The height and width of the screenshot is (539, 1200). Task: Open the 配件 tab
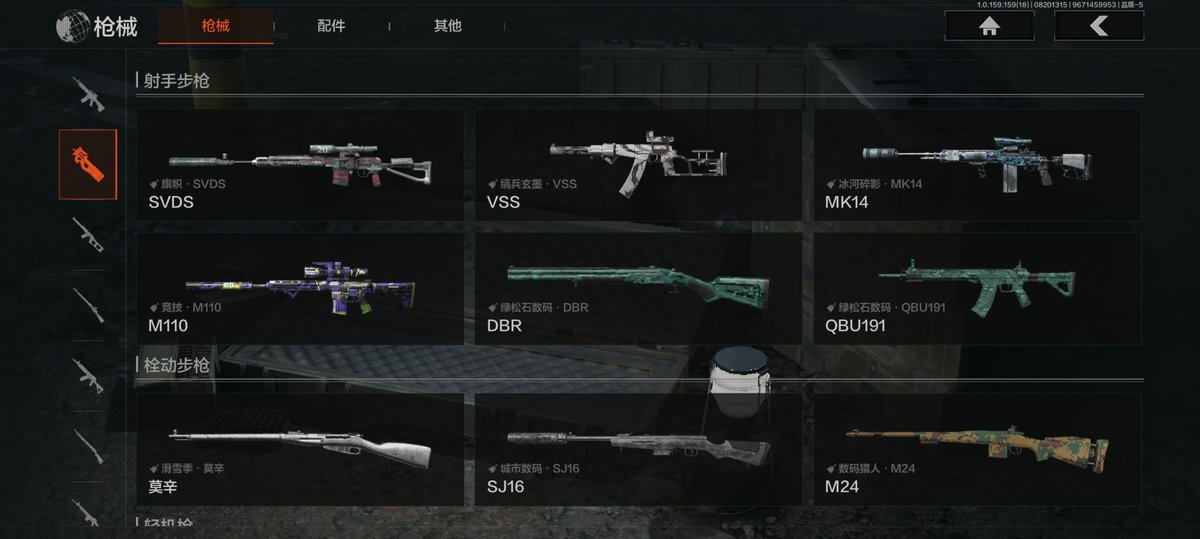click(x=331, y=26)
